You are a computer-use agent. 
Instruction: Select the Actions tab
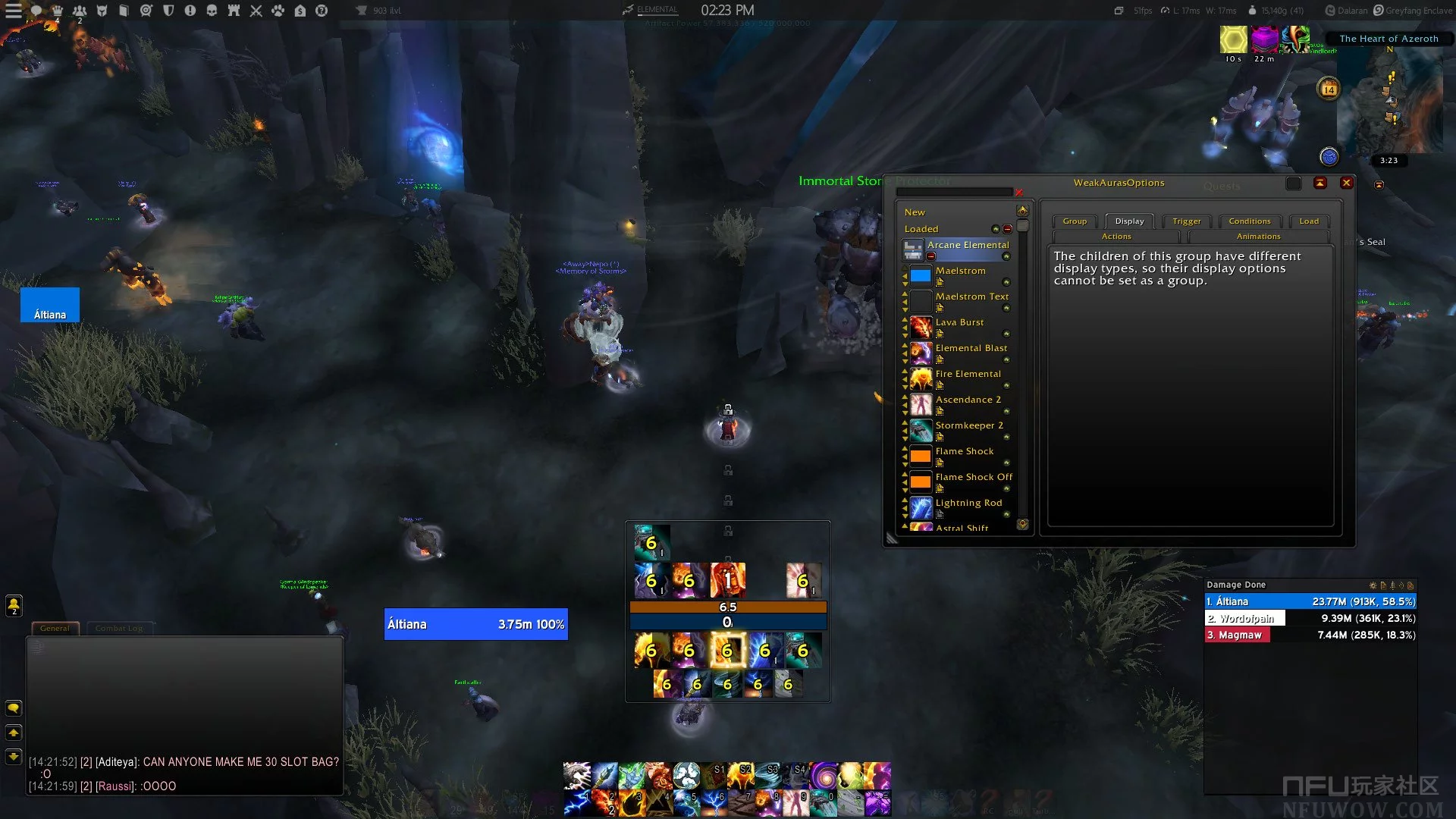[x=1116, y=237]
